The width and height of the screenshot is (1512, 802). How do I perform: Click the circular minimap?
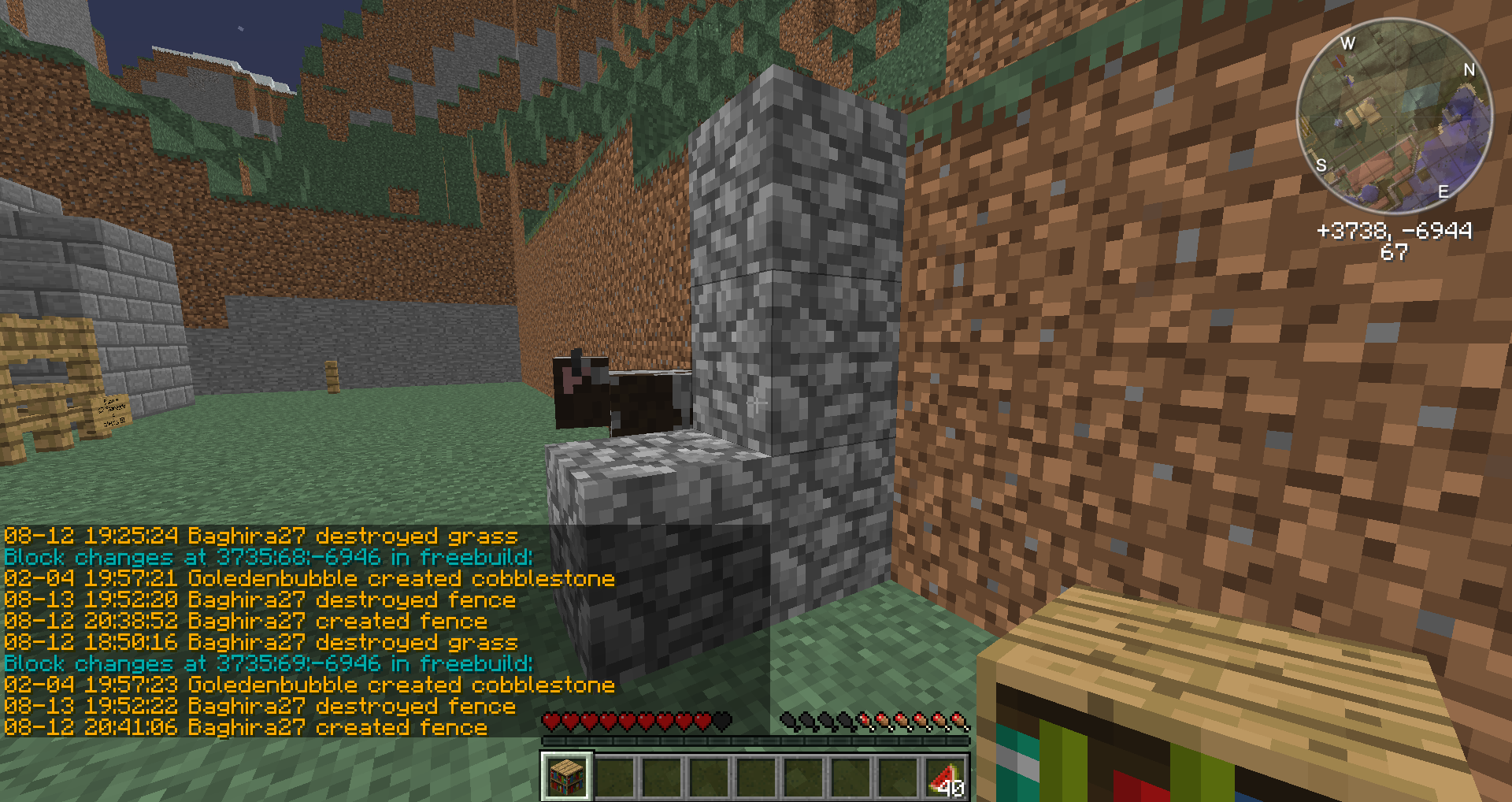coord(1394,116)
